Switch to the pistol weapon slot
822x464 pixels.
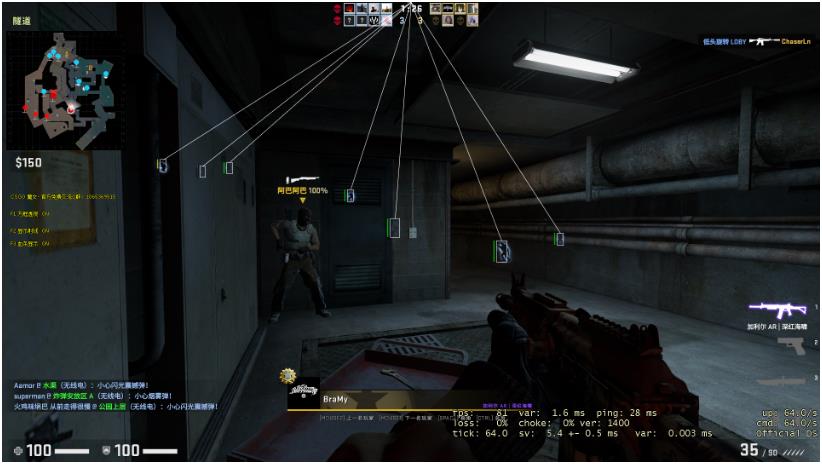[x=790, y=345]
